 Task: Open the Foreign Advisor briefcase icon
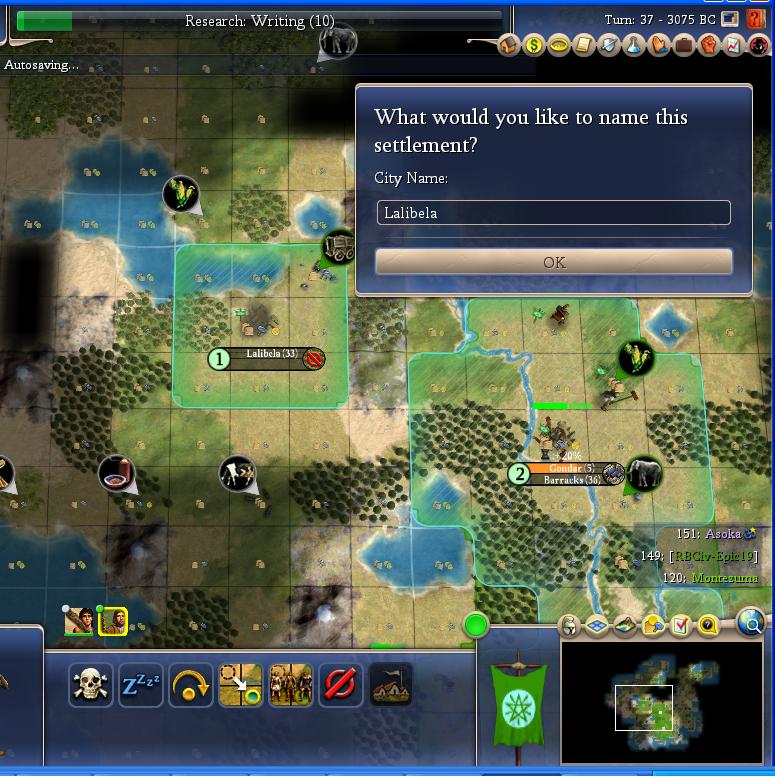tap(684, 45)
